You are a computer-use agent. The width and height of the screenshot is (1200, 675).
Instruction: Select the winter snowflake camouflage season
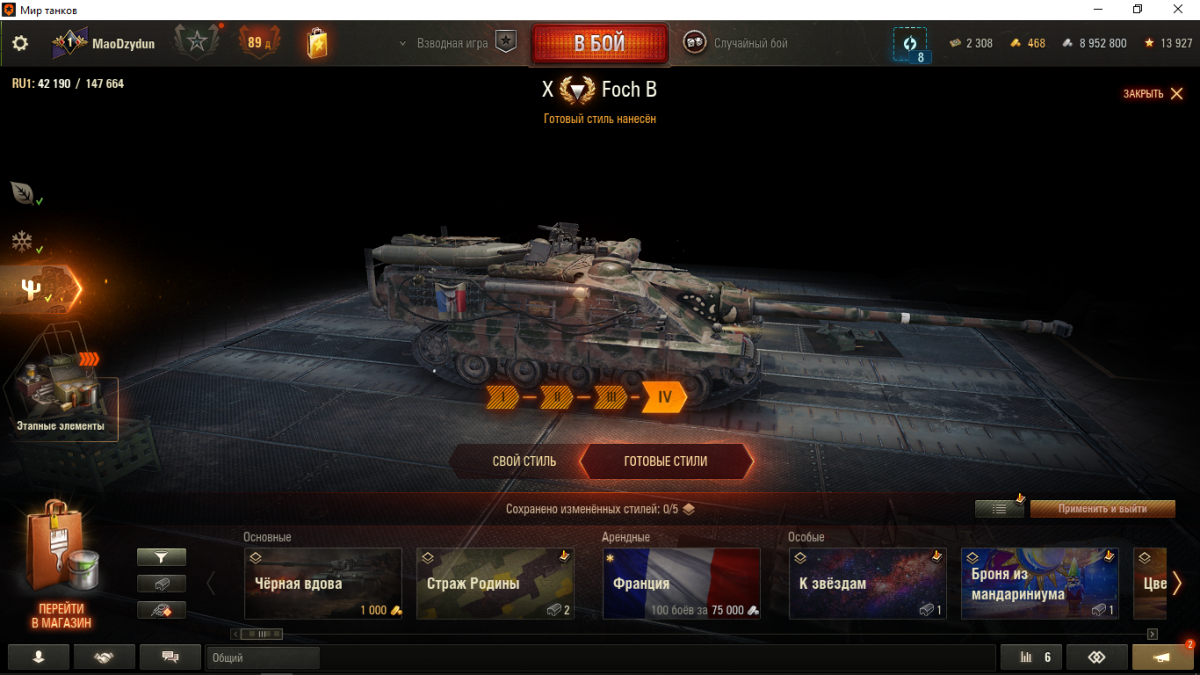click(22, 242)
